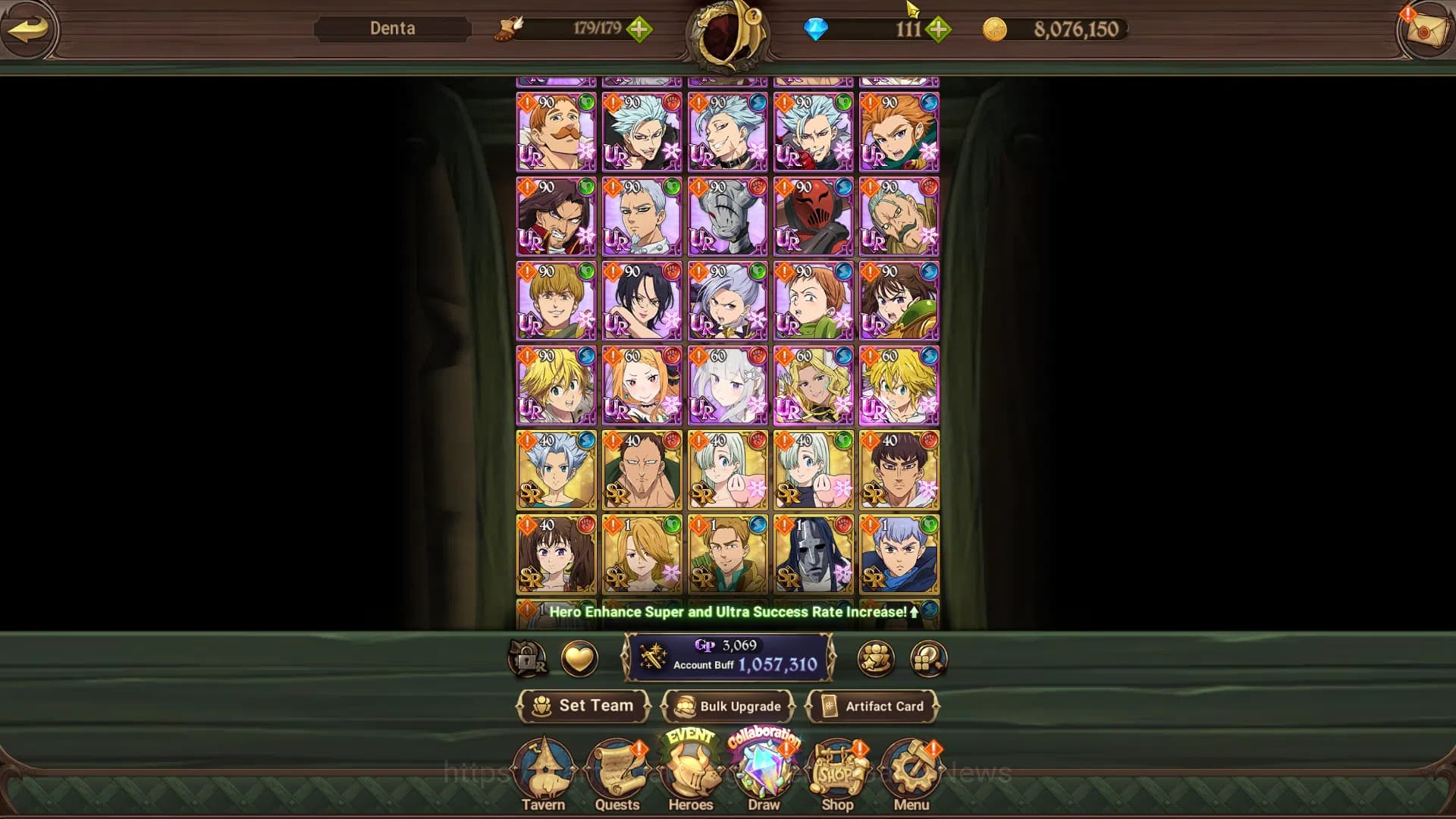The width and height of the screenshot is (1456, 819).
Task: Add stamina with the green plus button
Action: tap(641, 30)
